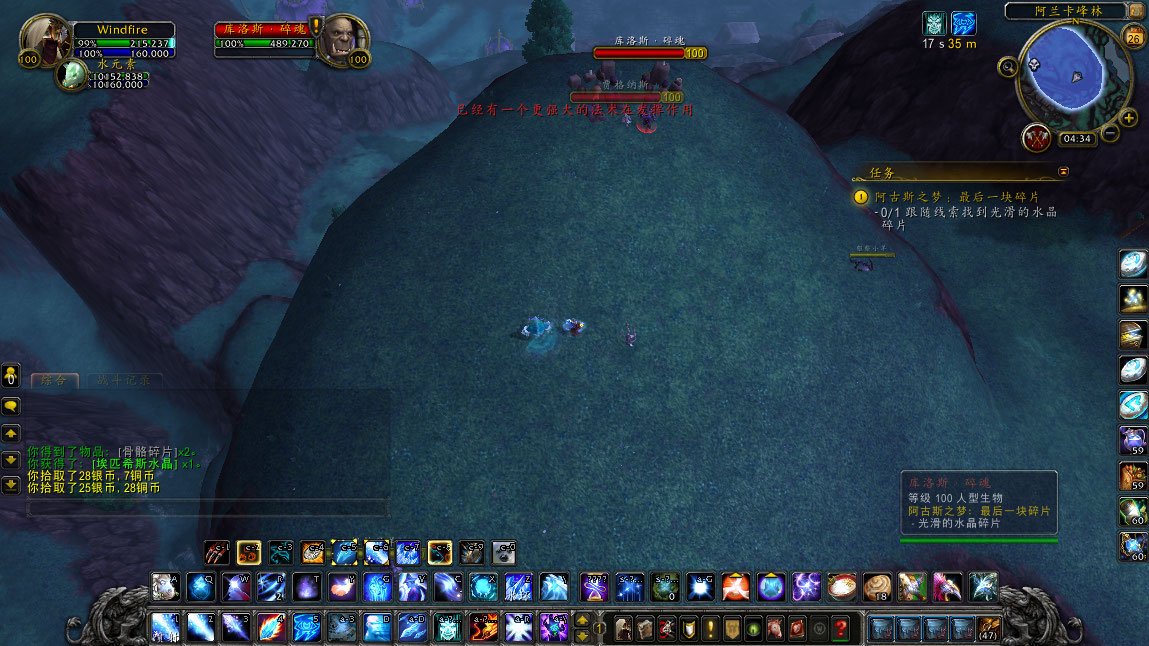Click the water elemental pet portrait
This screenshot has height=646, width=1149.
coord(71,75)
